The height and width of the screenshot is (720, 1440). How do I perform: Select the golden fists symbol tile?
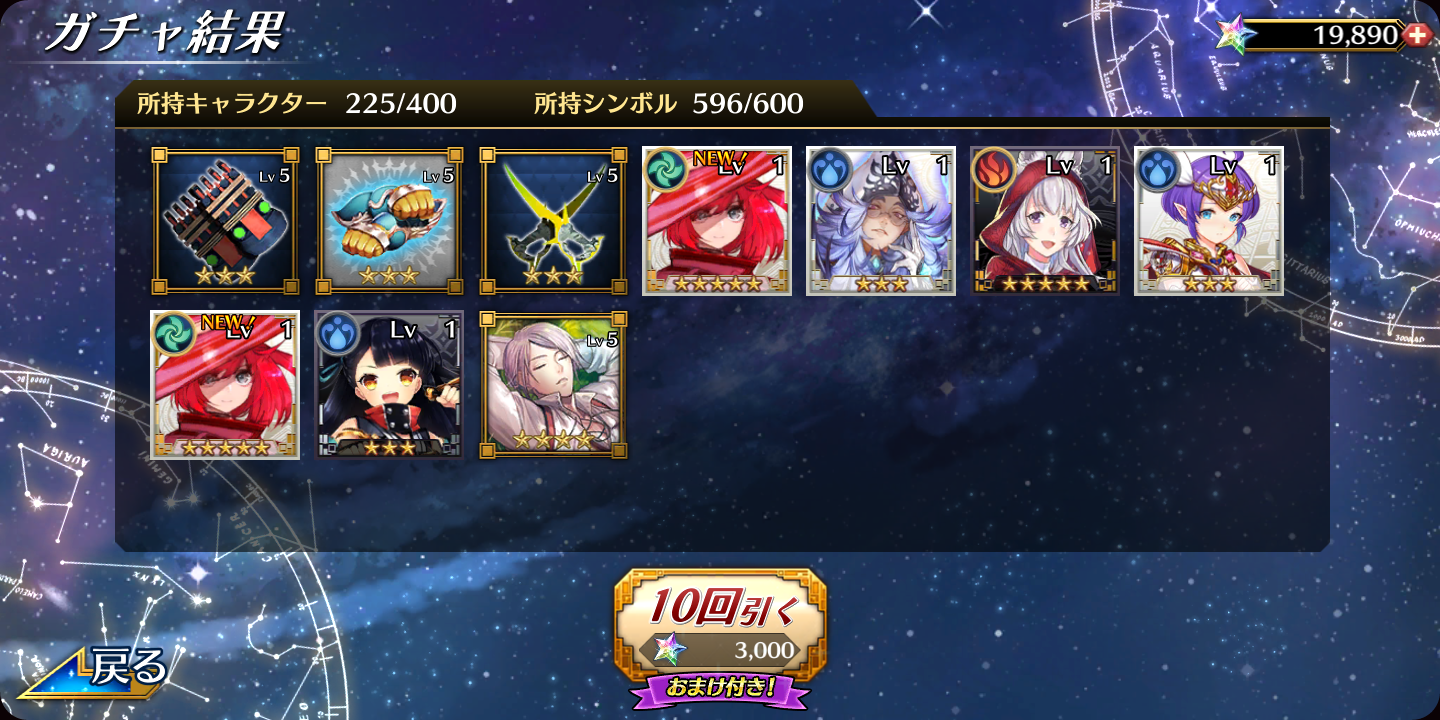[389, 221]
